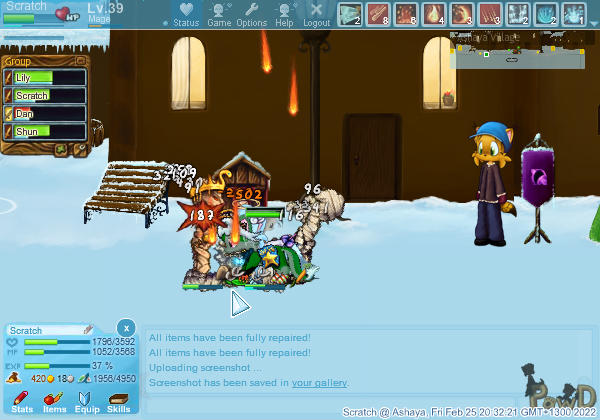Log out of the game

pos(317,15)
